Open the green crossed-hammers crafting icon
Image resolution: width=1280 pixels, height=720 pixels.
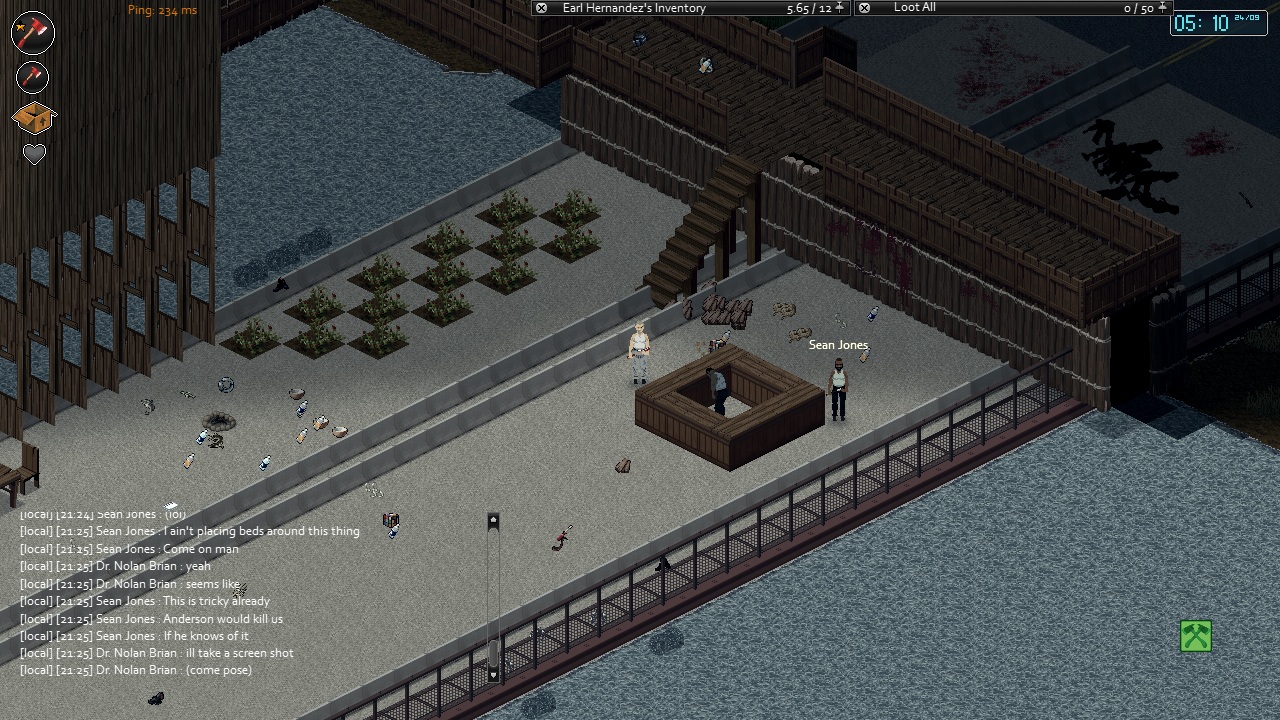(x=1196, y=636)
